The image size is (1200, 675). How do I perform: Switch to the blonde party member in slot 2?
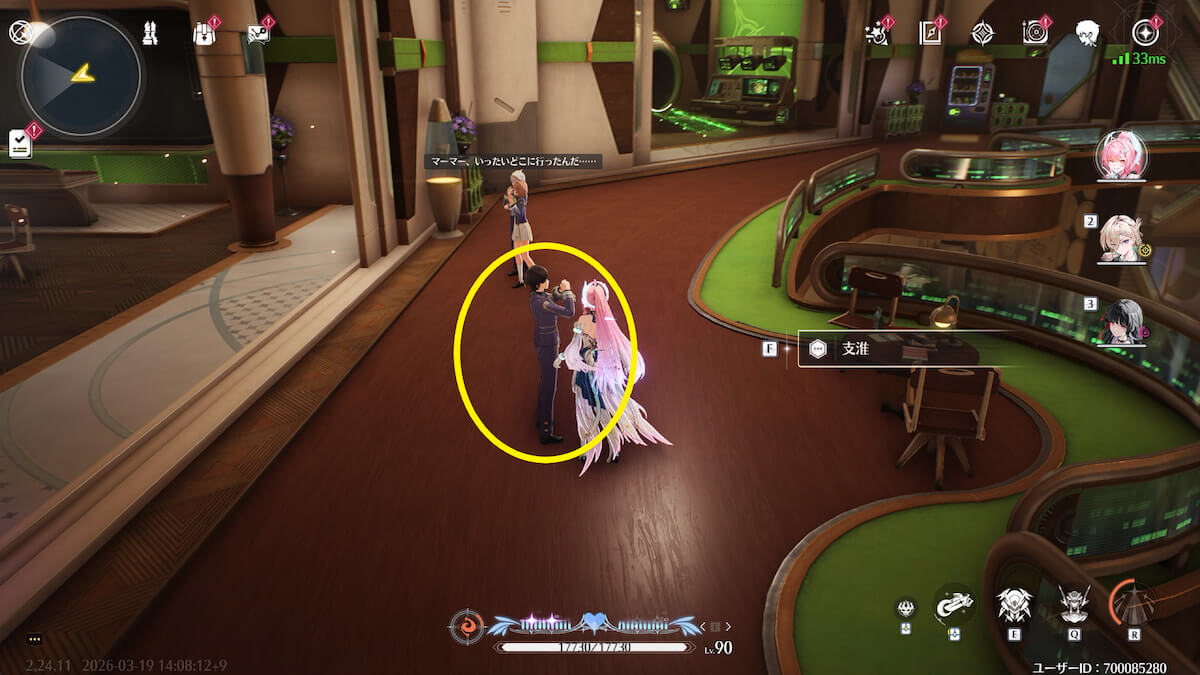click(1121, 240)
